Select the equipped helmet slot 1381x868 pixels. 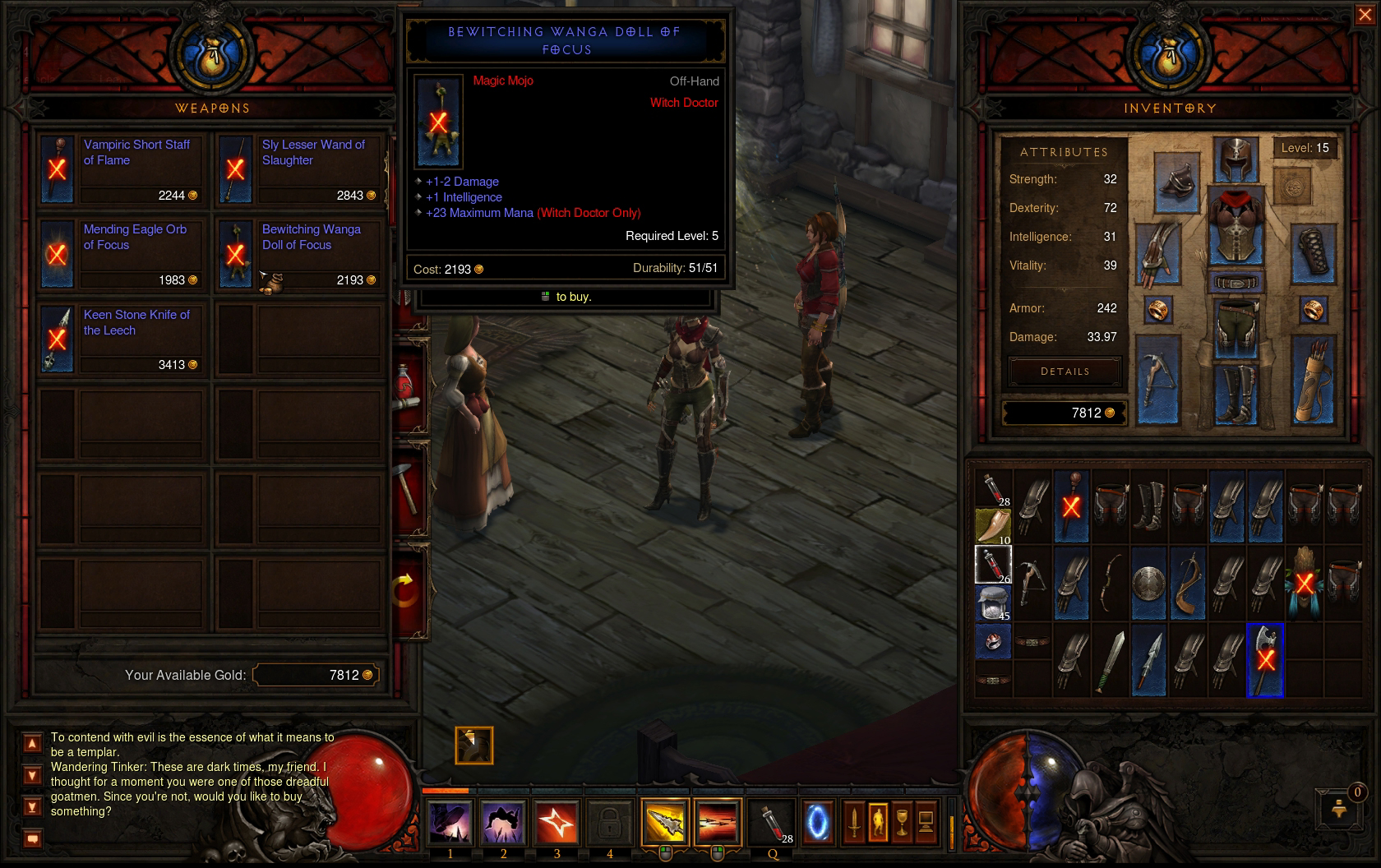coord(1236,159)
